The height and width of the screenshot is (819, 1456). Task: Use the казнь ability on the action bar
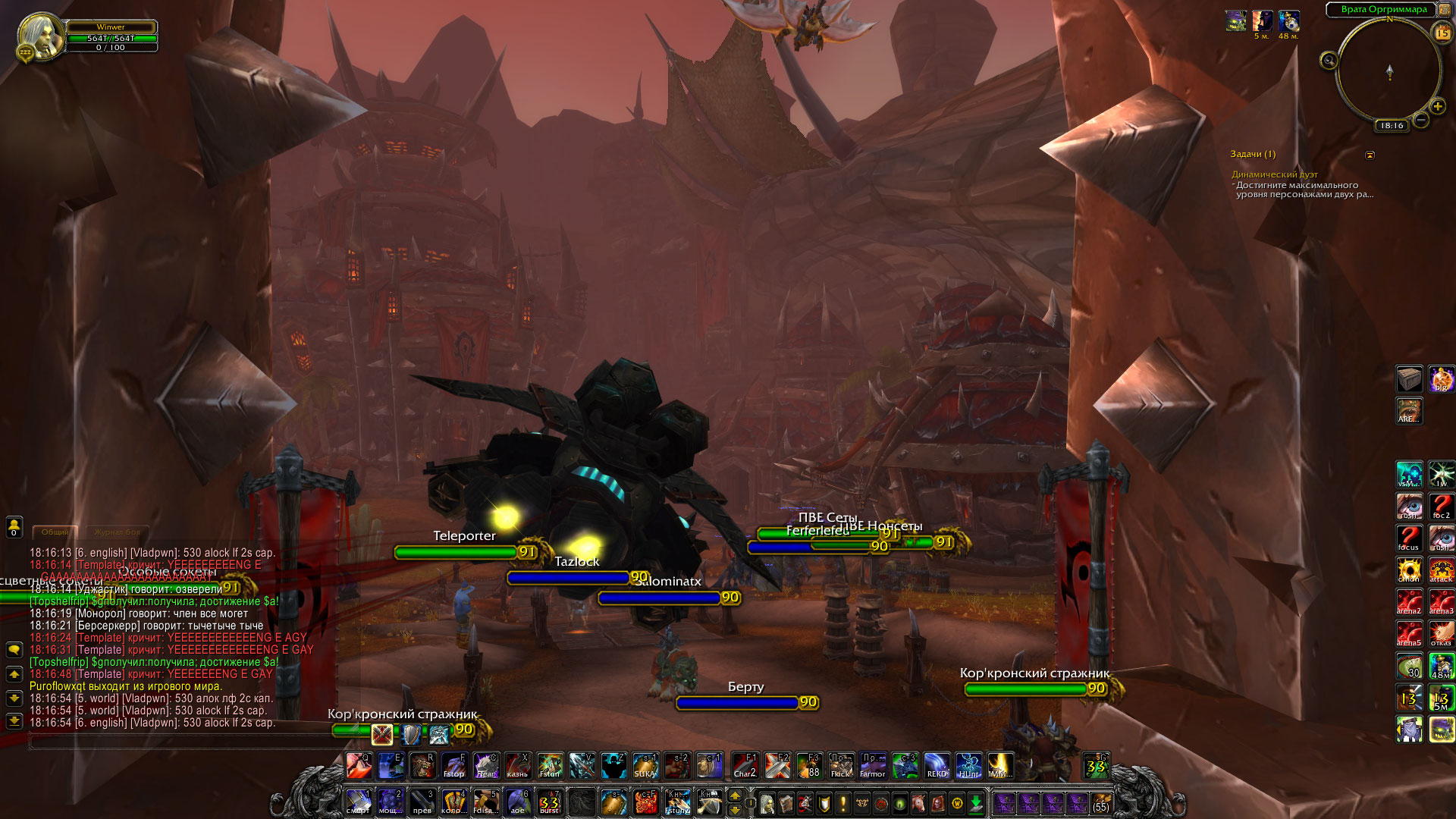point(518,766)
